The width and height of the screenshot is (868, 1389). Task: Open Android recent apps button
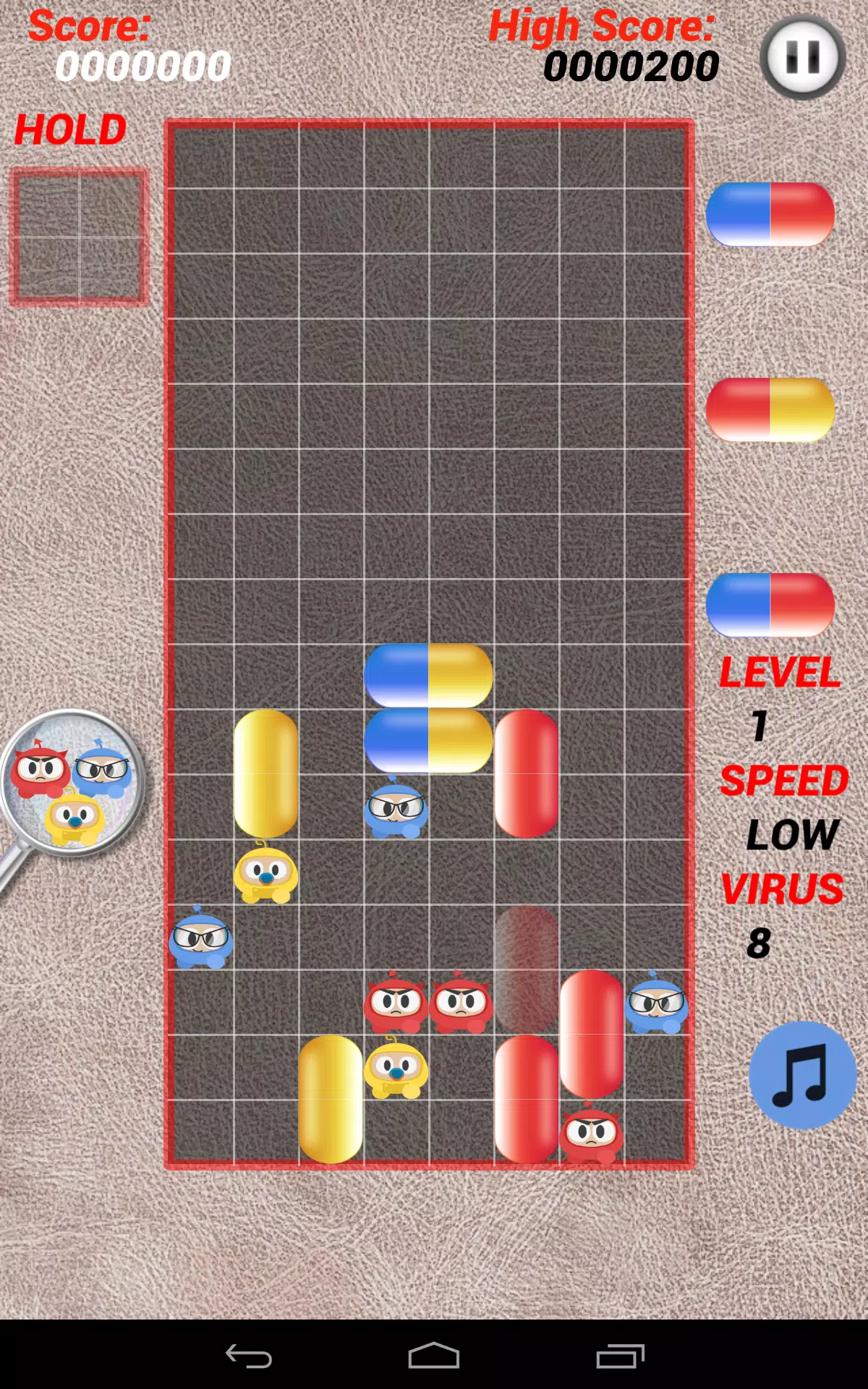click(620, 1356)
